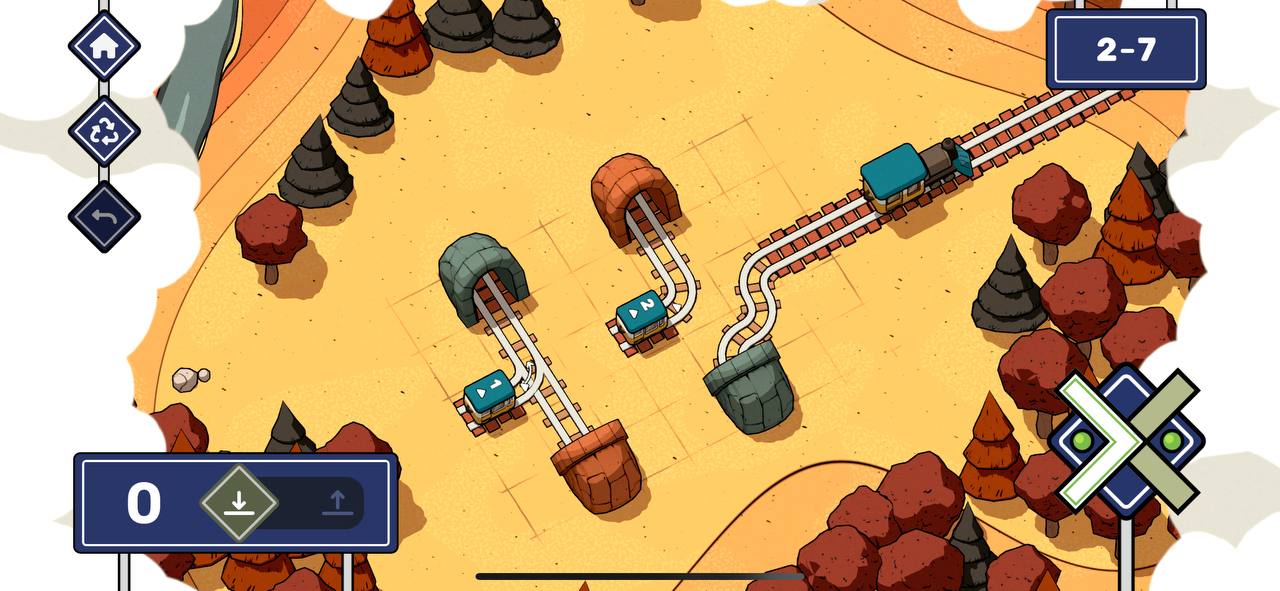The height and width of the screenshot is (591, 1280).
Task: Go to the home menu
Action: click(x=104, y=46)
